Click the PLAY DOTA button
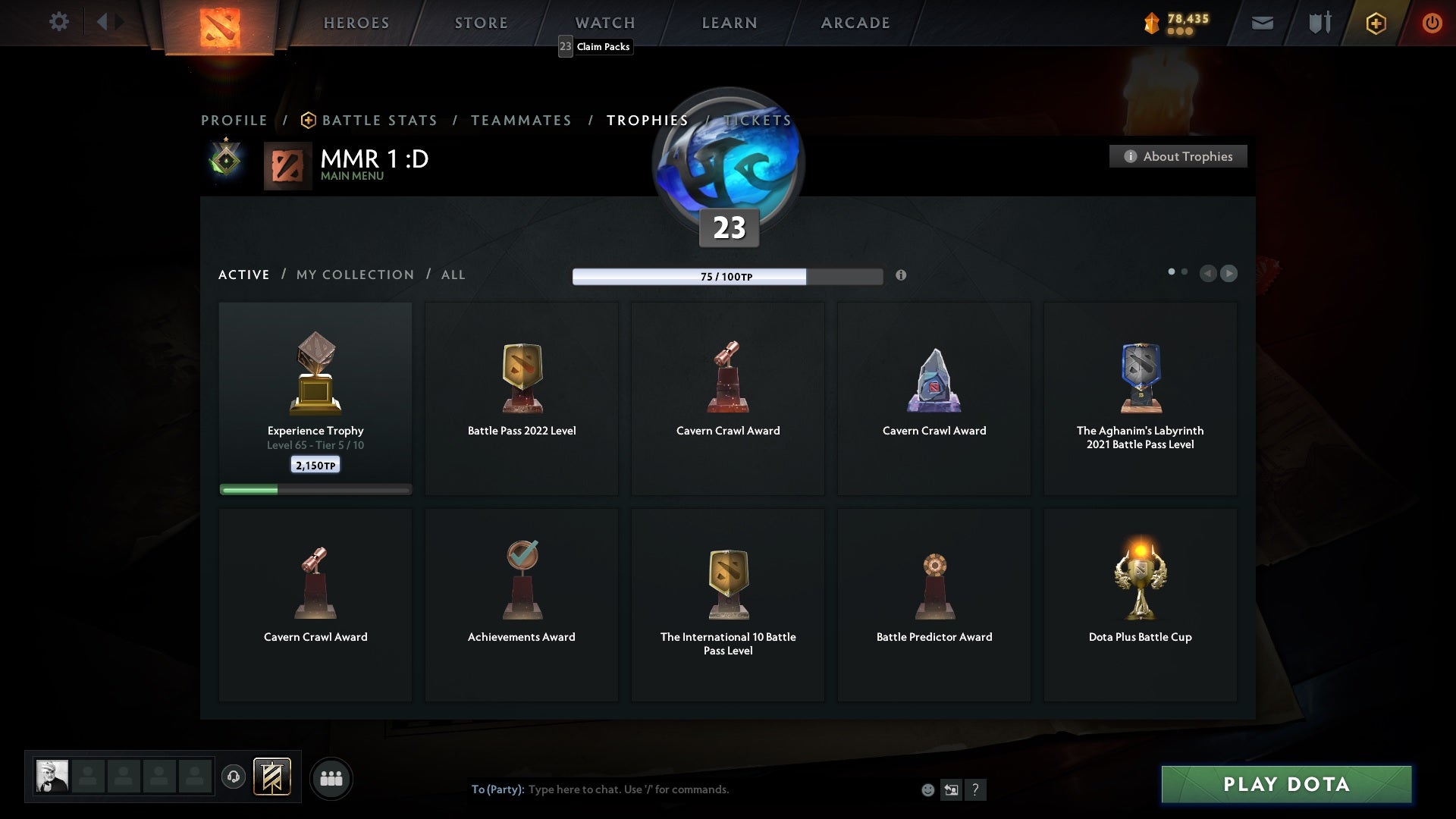Image resolution: width=1456 pixels, height=819 pixels. tap(1285, 785)
